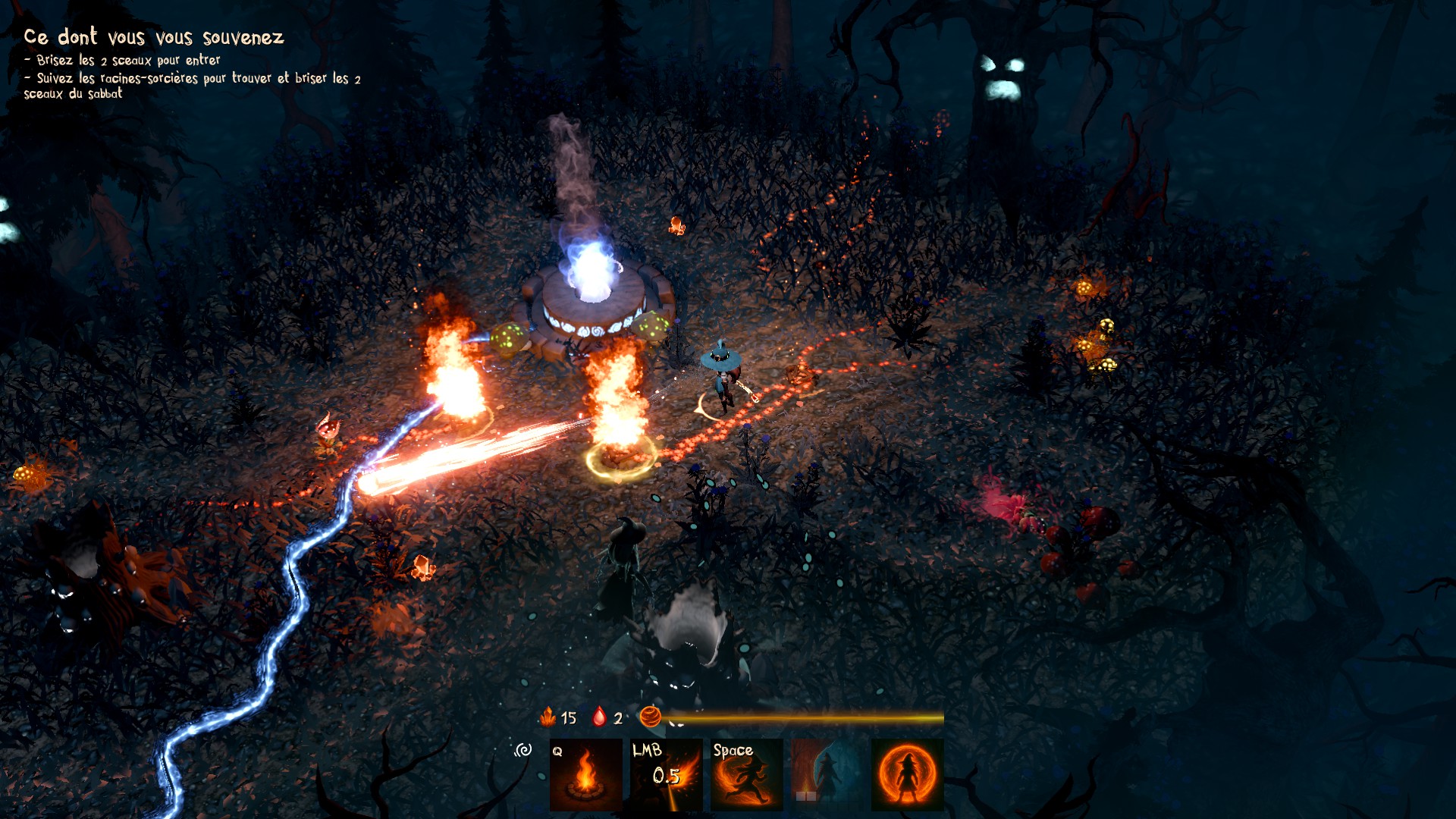Screen dimensions: 1456x819
Task: Choose the witch between two forests ability
Action: click(827, 774)
